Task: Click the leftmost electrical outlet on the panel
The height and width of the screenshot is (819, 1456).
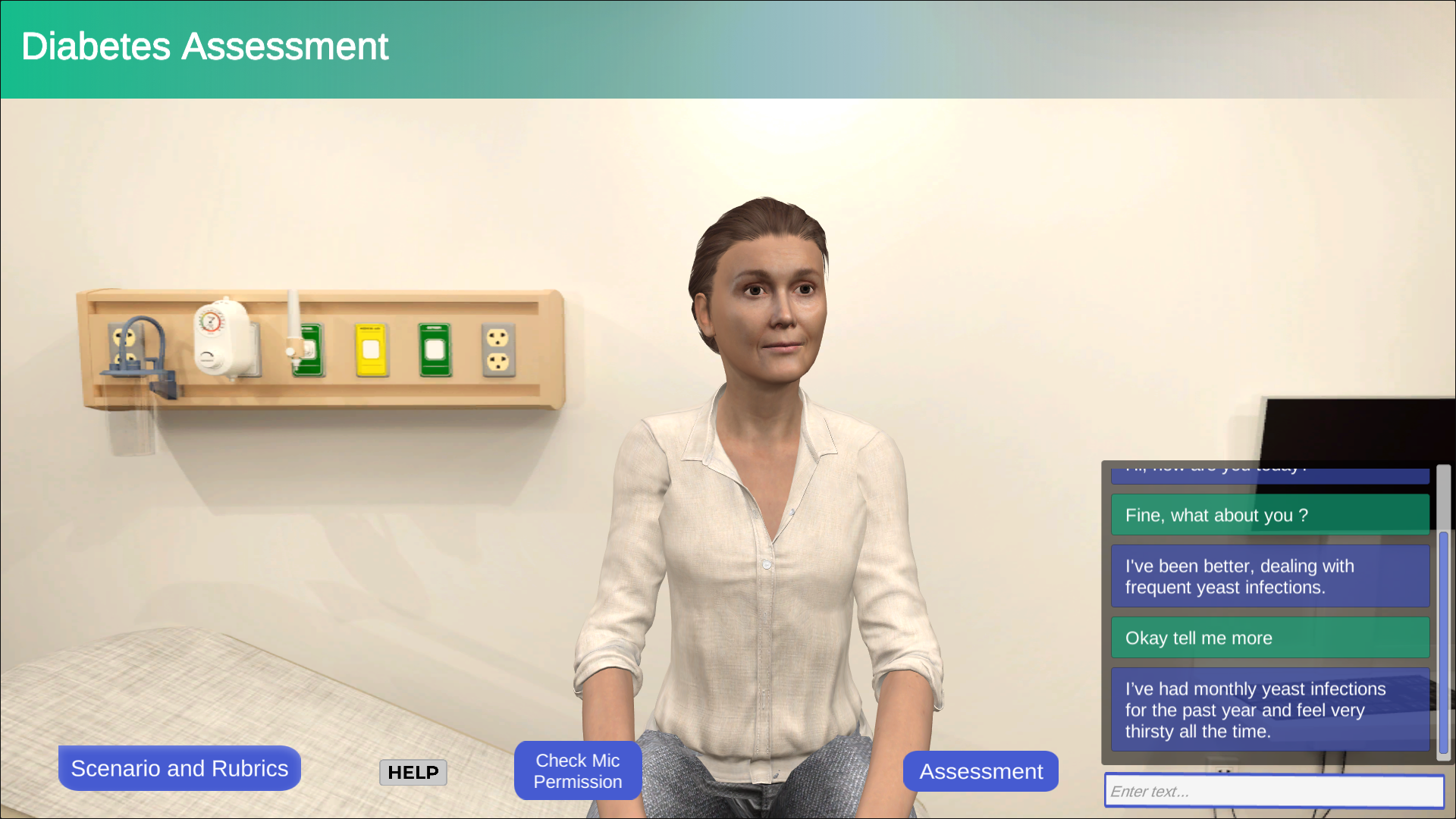Action: (x=125, y=340)
